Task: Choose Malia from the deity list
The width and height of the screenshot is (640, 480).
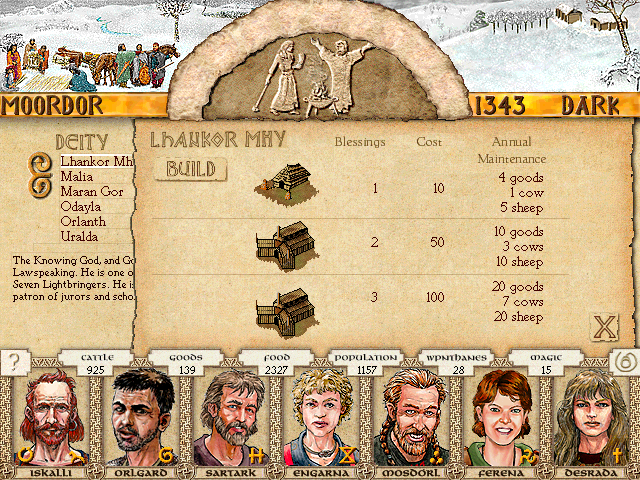Action: click(78, 176)
